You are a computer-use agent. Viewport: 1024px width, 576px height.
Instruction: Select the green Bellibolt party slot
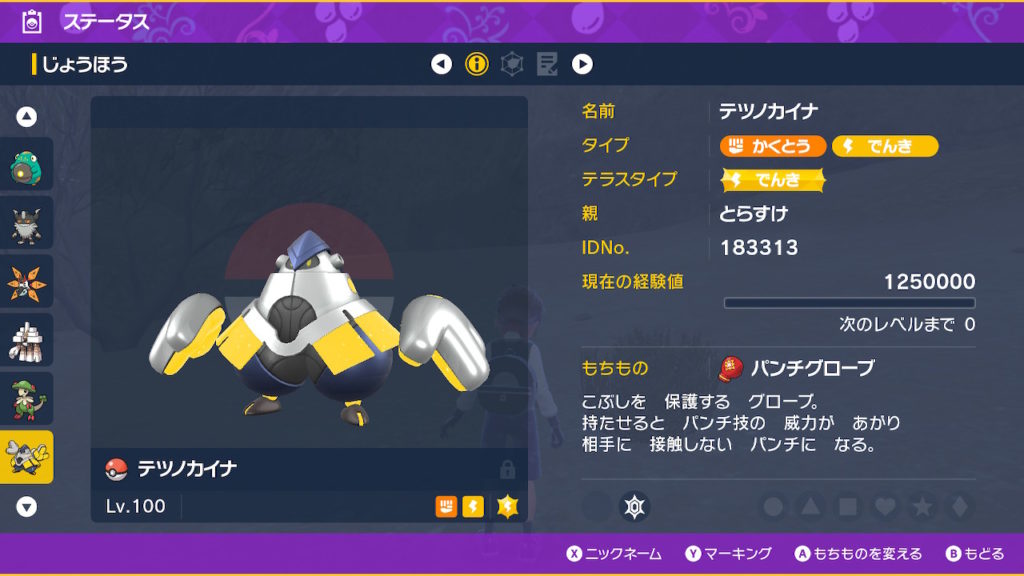pos(27,165)
